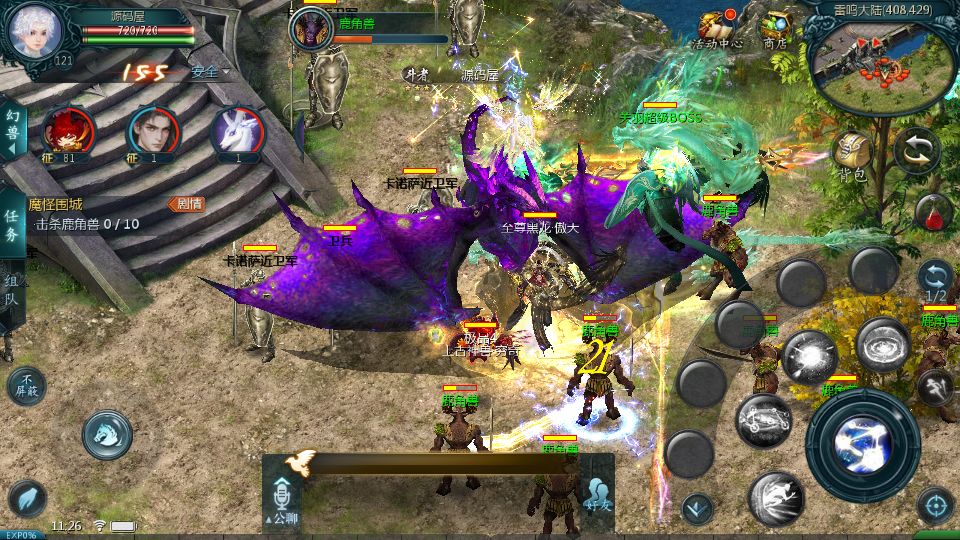Open the 剧情 story quest tag
This screenshot has height=540, width=960.
coord(187,204)
